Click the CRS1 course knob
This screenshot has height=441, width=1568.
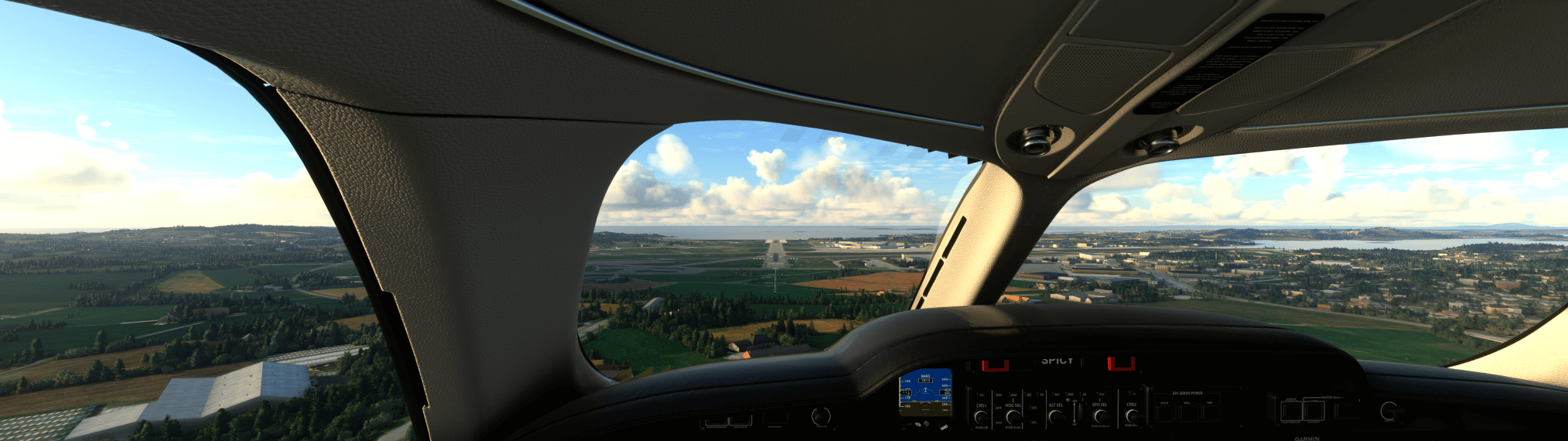[x=981, y=416]
